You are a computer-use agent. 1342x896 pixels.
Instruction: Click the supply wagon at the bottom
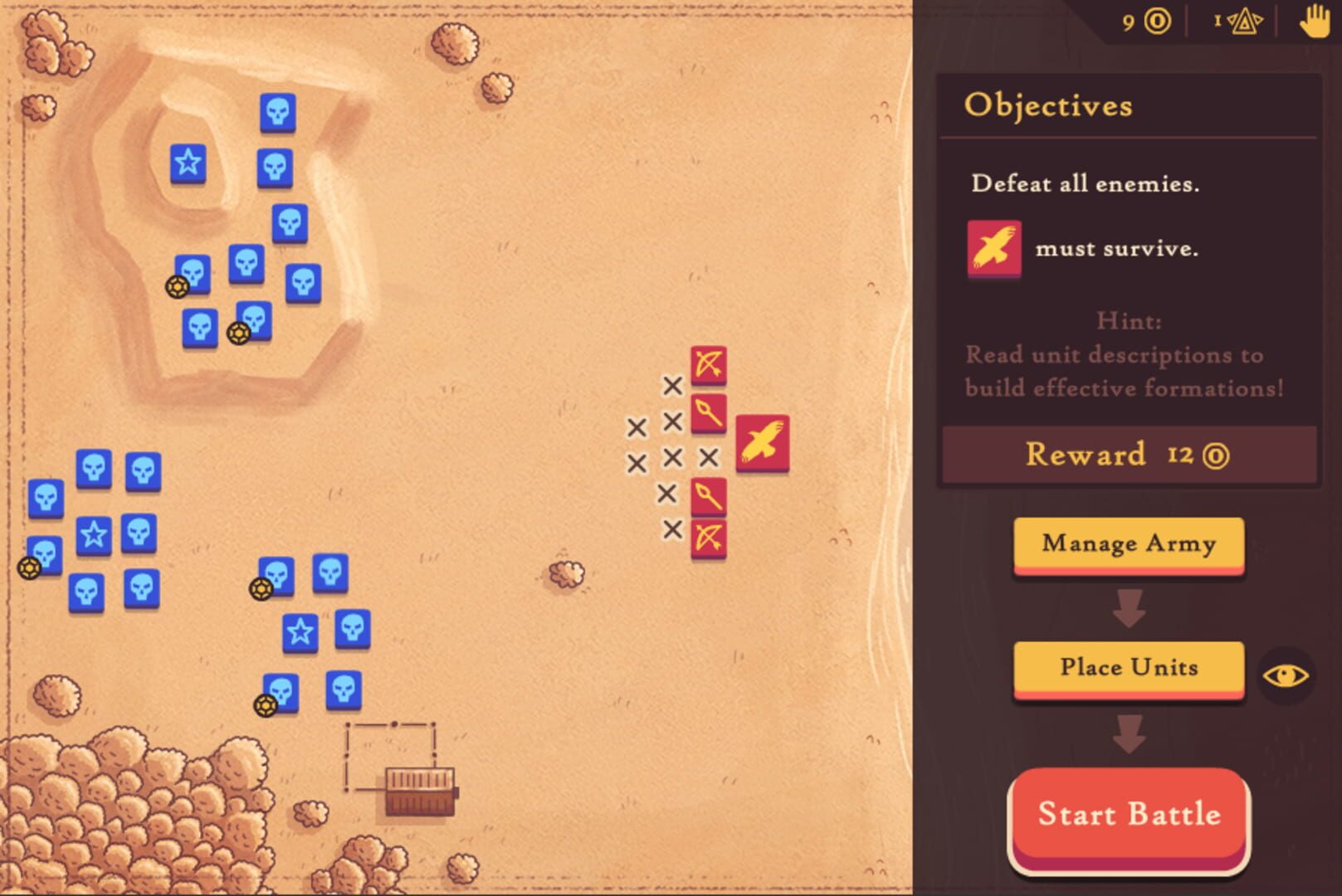pyautogui.click(x=419, y=792)
